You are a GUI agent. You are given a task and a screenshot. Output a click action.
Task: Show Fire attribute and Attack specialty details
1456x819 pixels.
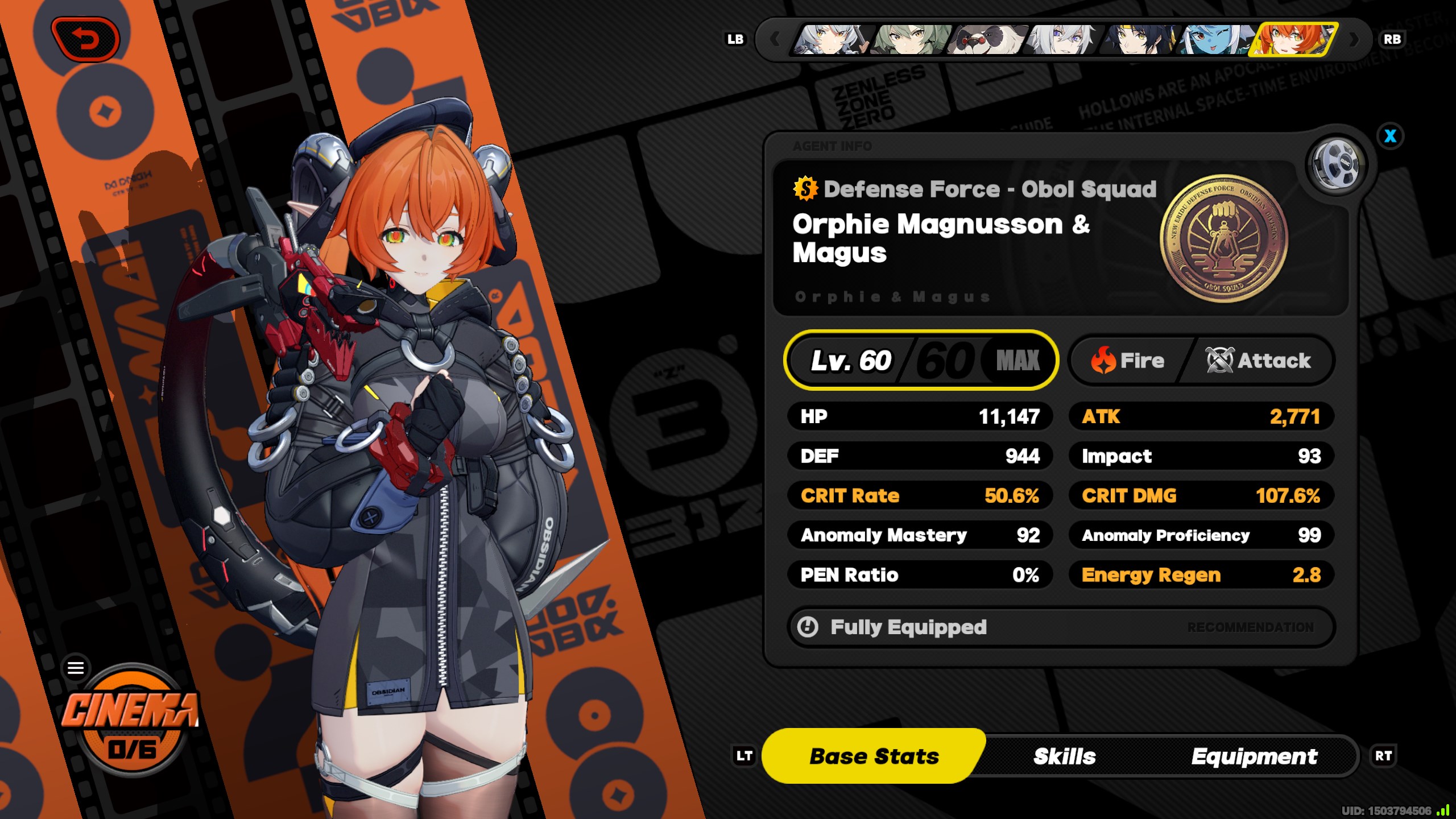pos(1201,361)
